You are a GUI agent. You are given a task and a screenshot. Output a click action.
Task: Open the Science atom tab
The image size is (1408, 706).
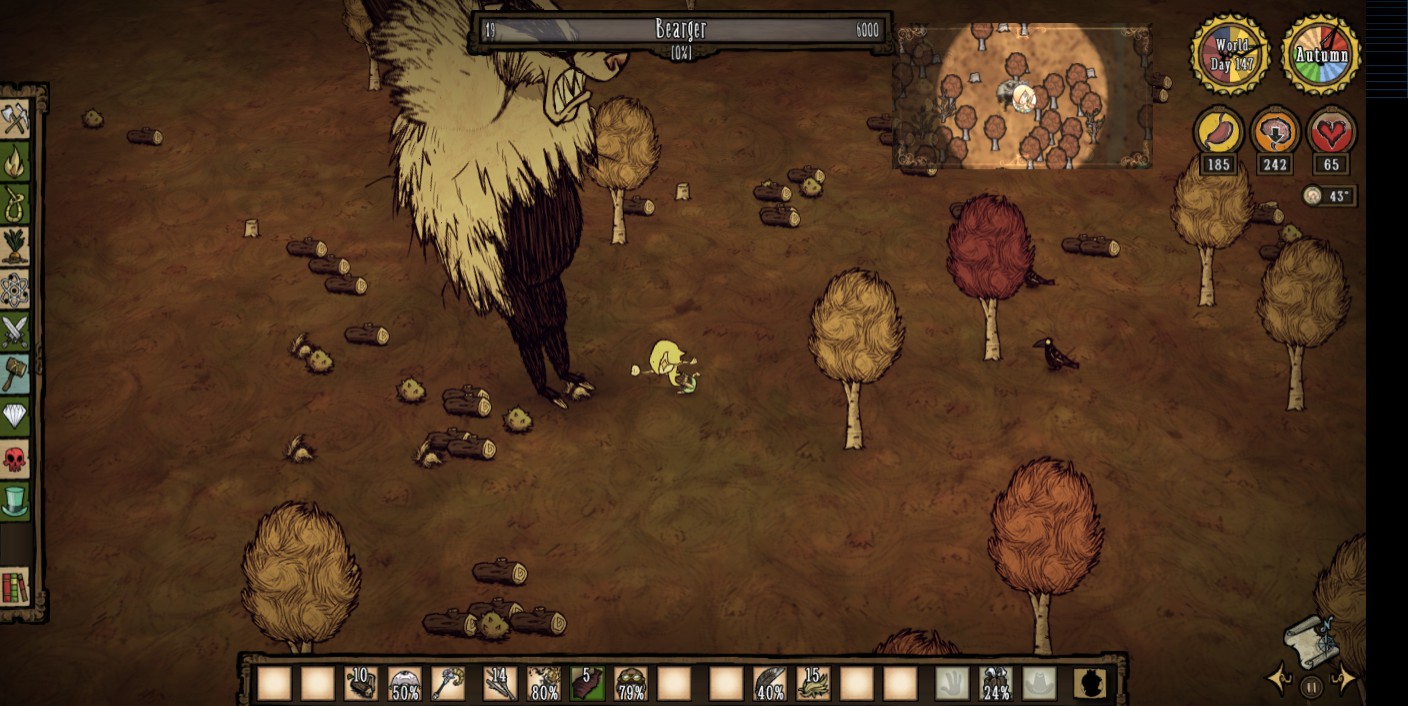click(x=15, y=288)
